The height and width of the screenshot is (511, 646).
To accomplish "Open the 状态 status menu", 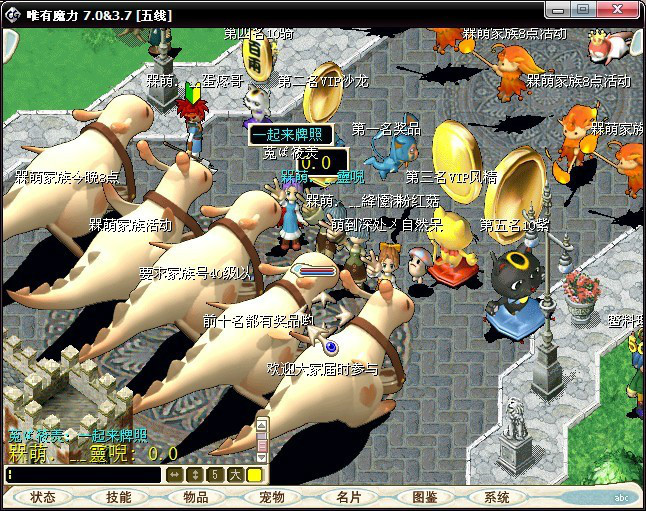I will 43,497.
